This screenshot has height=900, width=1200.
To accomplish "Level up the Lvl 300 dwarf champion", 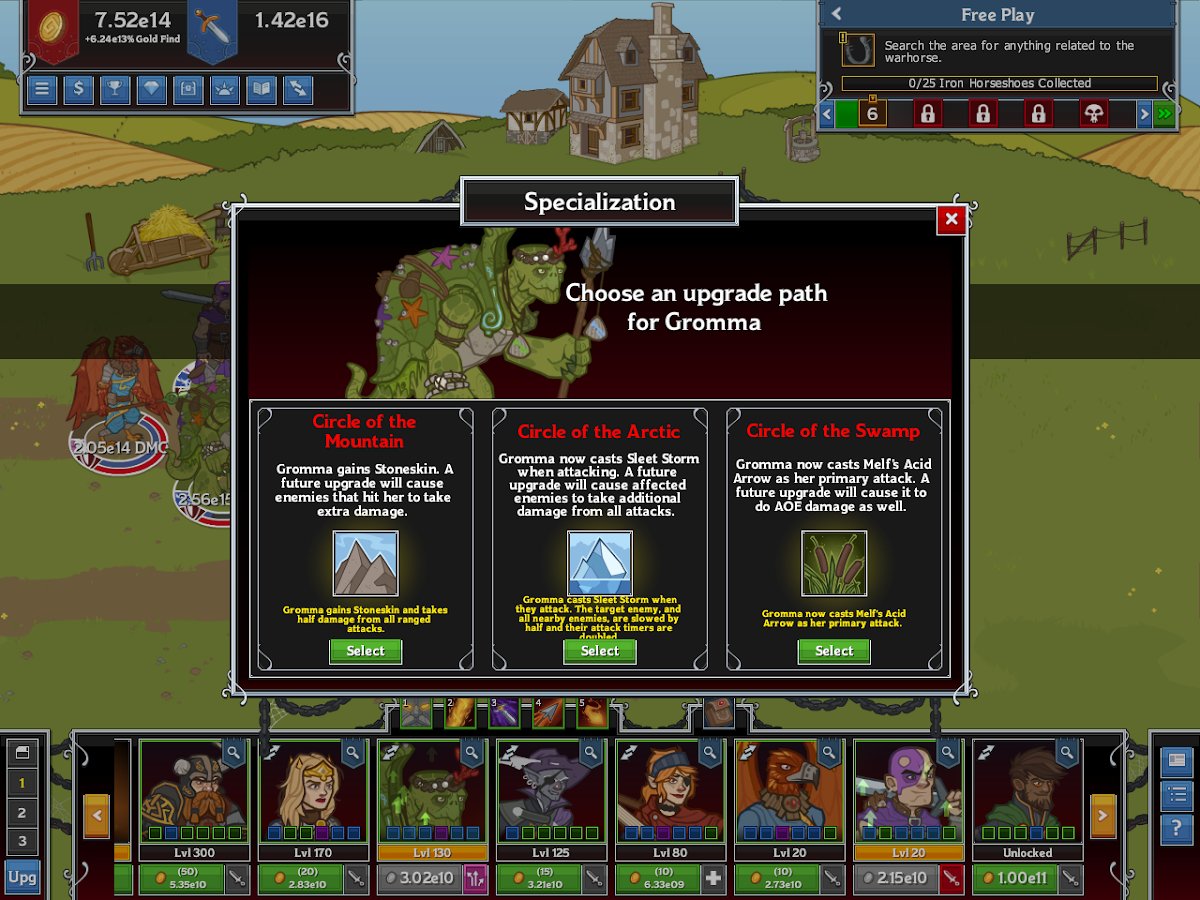I will click(185, 879).
